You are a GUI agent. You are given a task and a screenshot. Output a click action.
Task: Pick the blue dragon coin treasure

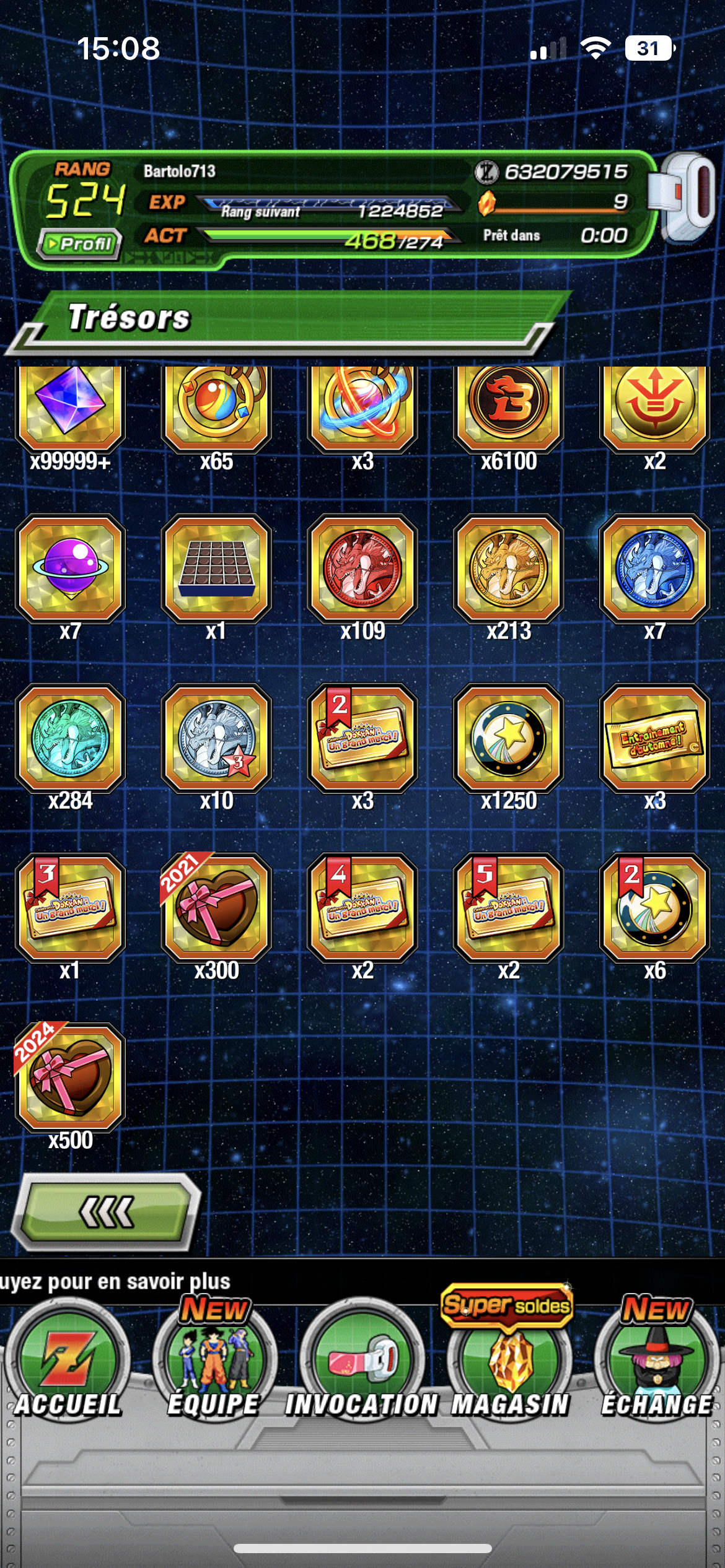tap(654, 568)
